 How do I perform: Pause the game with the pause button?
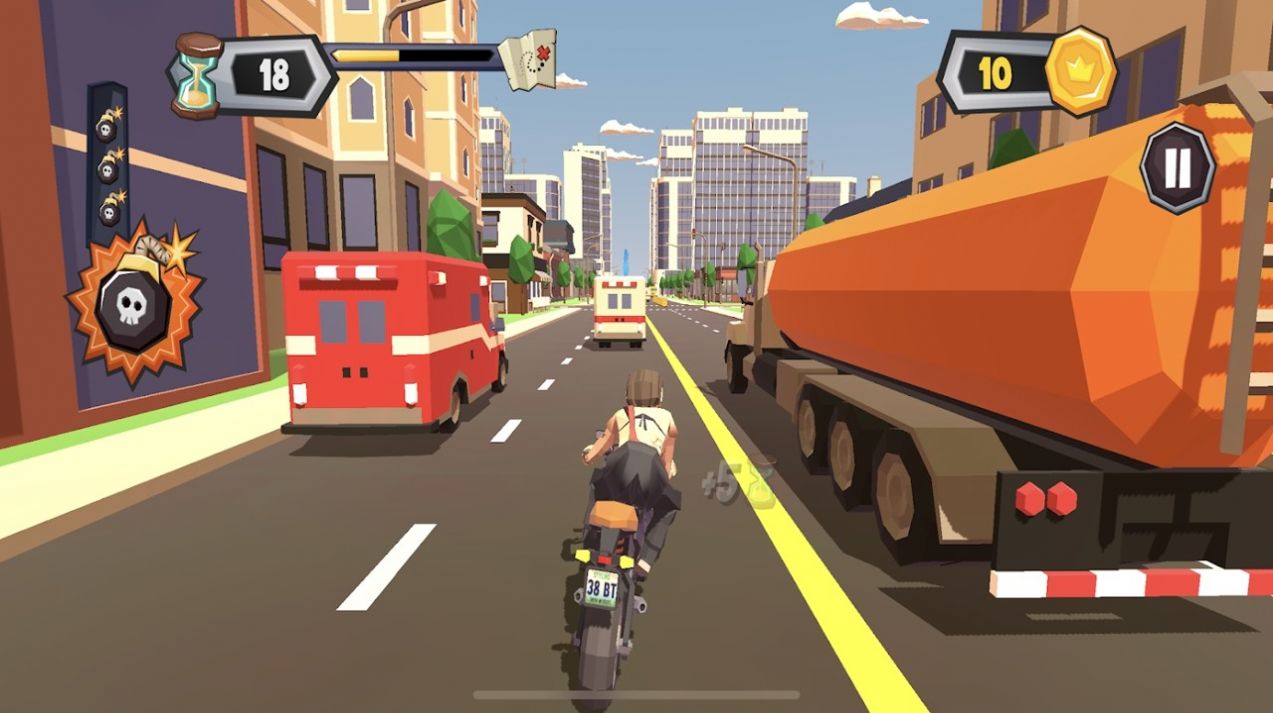click(x=1177, y=168)
